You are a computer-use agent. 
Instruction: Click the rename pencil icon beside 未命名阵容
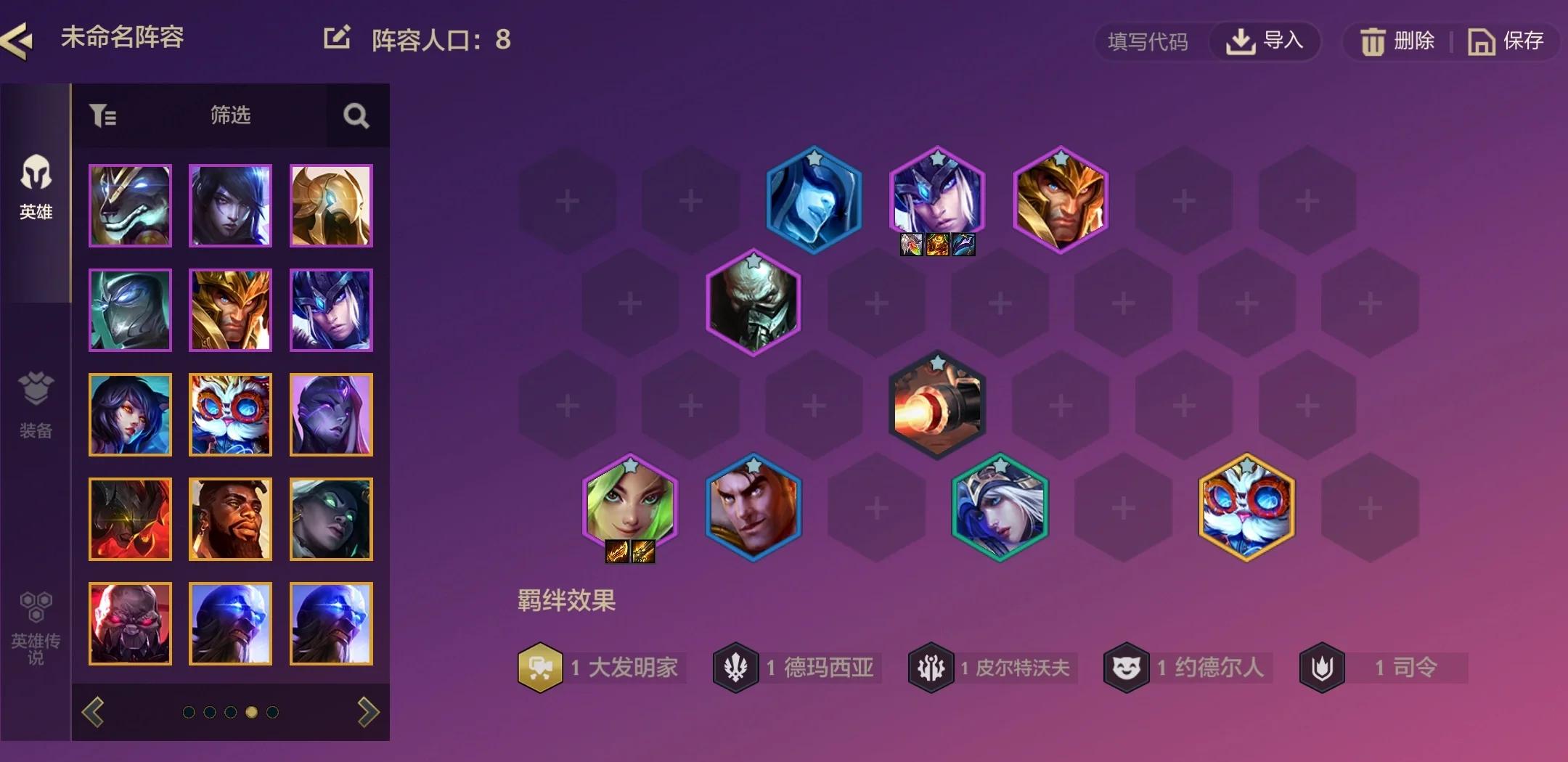[x=335, y=38]
